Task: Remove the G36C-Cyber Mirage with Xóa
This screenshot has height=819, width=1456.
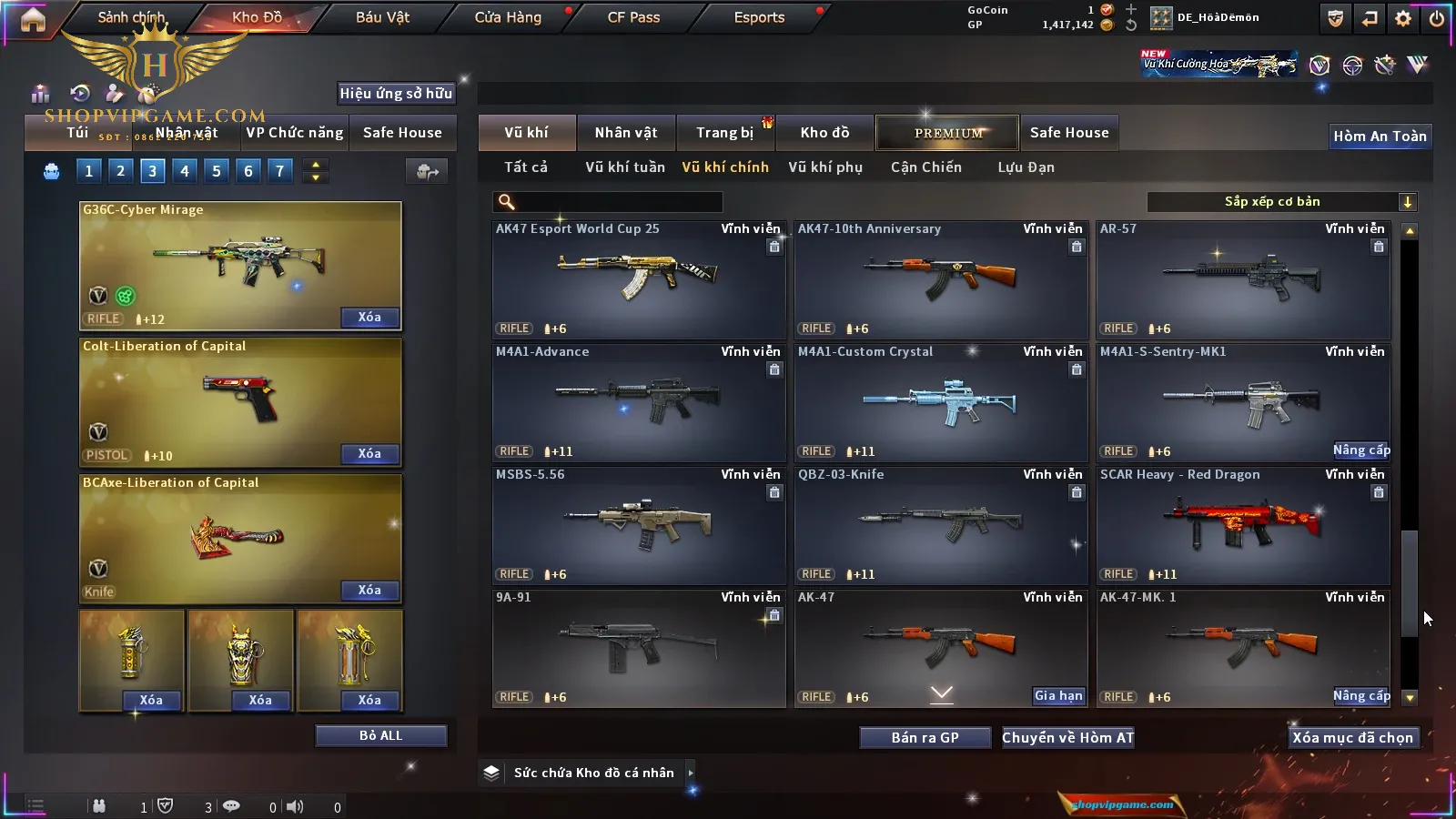Action: [369, 318]
